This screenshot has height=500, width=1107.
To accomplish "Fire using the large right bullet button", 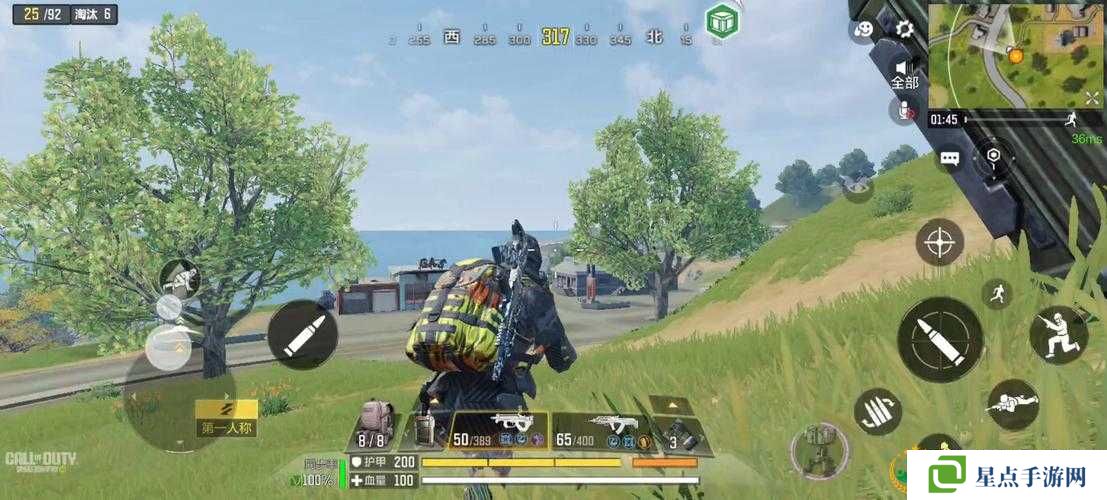I will pyautogui.click(x=940, y=339).
